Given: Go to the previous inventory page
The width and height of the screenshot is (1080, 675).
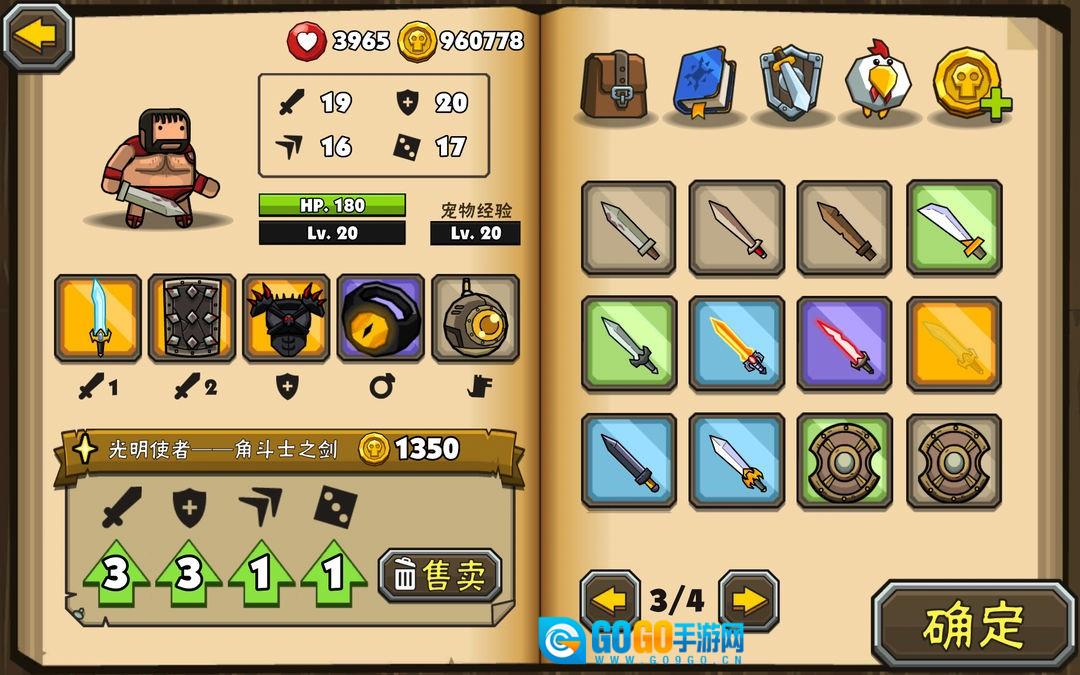Looking at the screenshot, I should pos(610,600).
